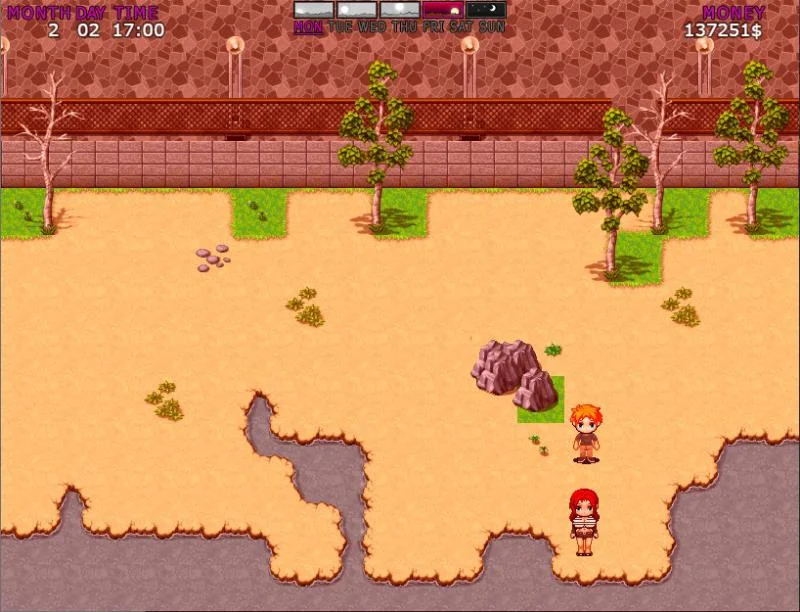
Task: Click the MON weekday label
Action: 308,27
